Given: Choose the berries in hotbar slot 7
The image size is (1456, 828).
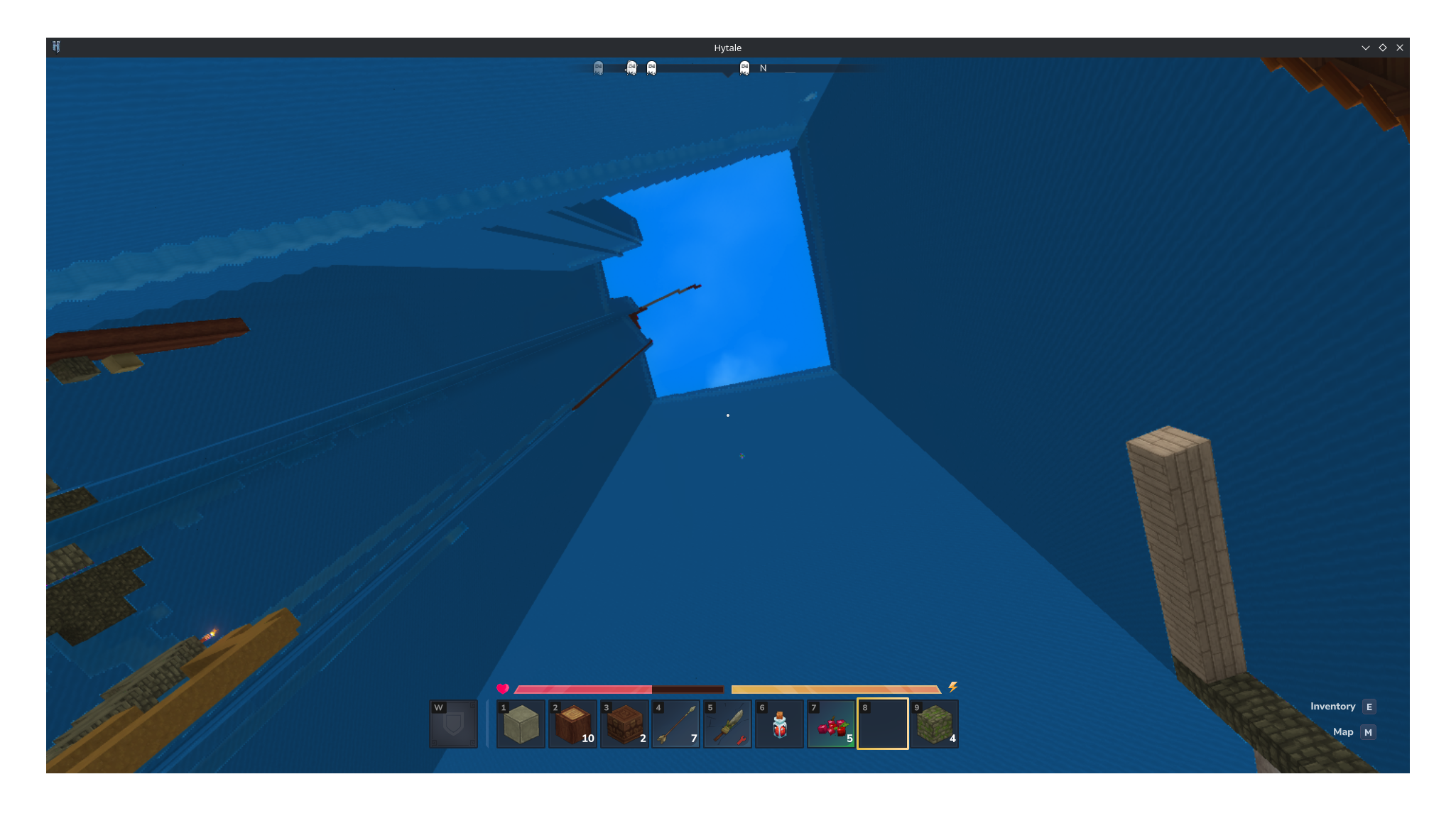Looking at the screenshot, I should click(831, 724).
